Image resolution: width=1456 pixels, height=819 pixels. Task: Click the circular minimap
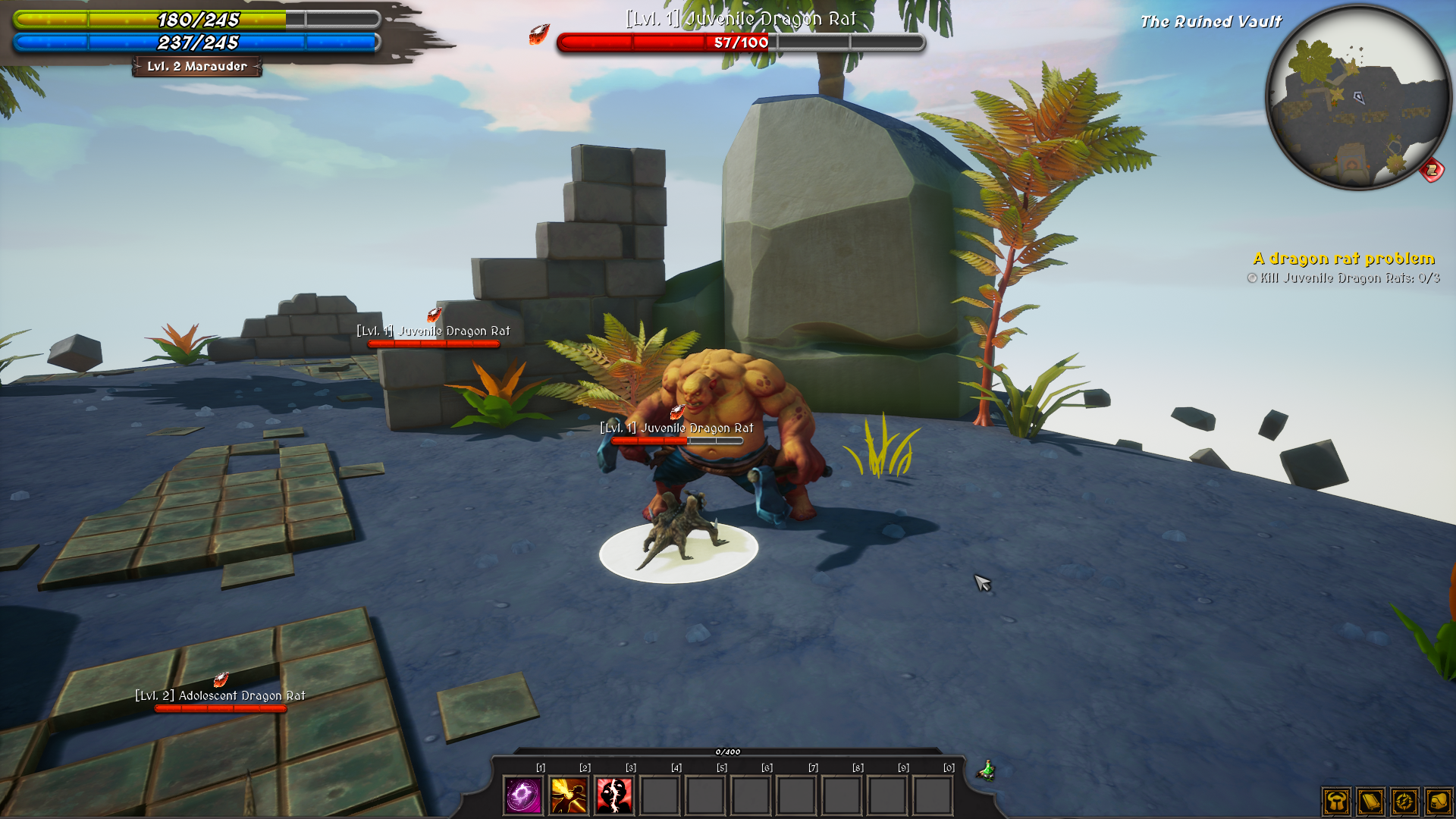pyautogui.click(x=1356, y=97)
